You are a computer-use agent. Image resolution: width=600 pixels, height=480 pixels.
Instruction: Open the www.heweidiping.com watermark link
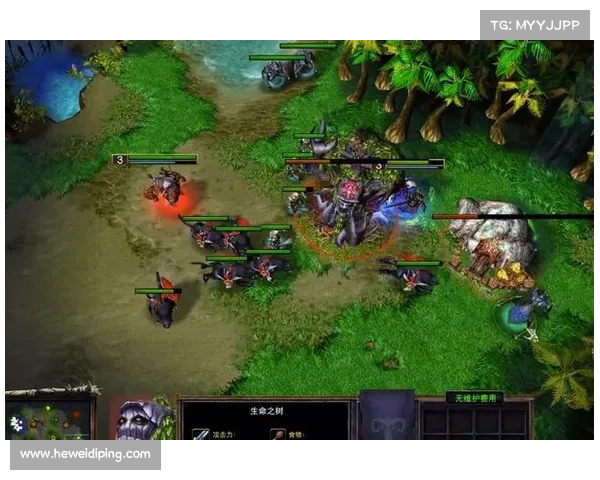tap(86, 454)
